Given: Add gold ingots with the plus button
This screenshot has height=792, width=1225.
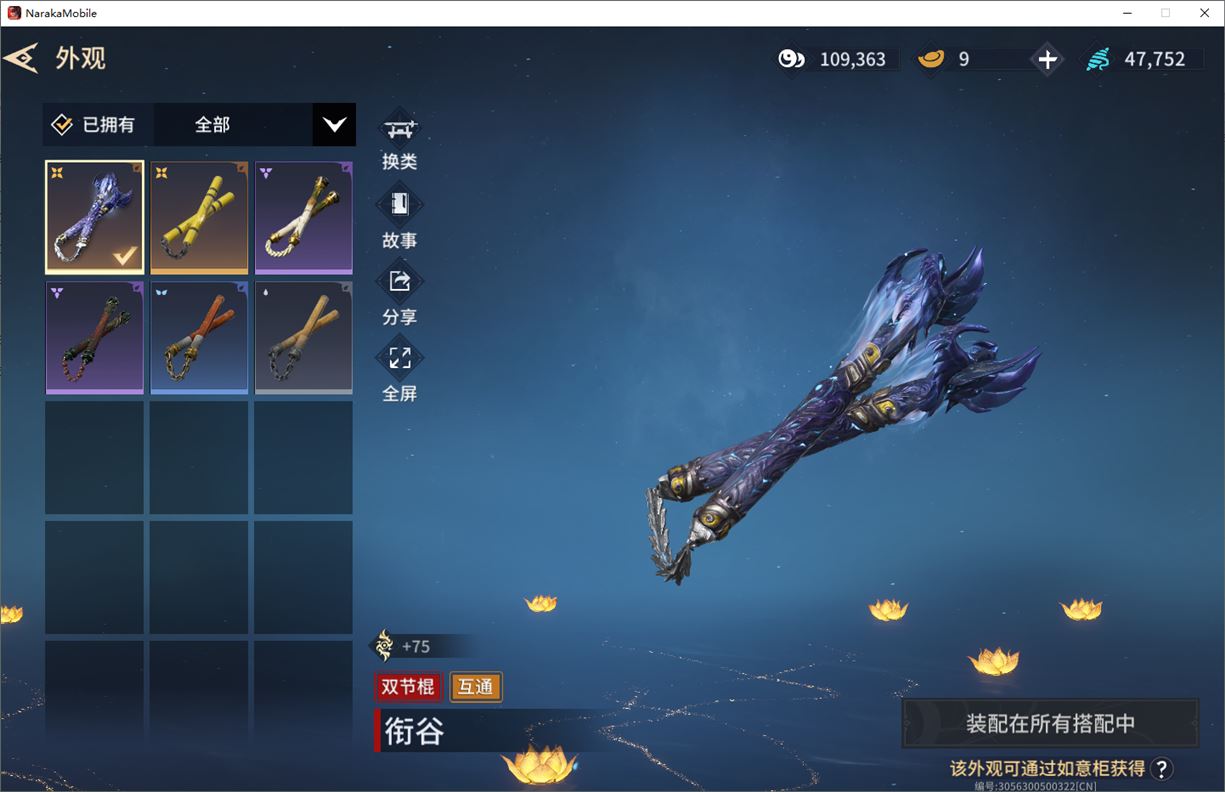Looking at the screenshot, I should [x=1047, y=59].
